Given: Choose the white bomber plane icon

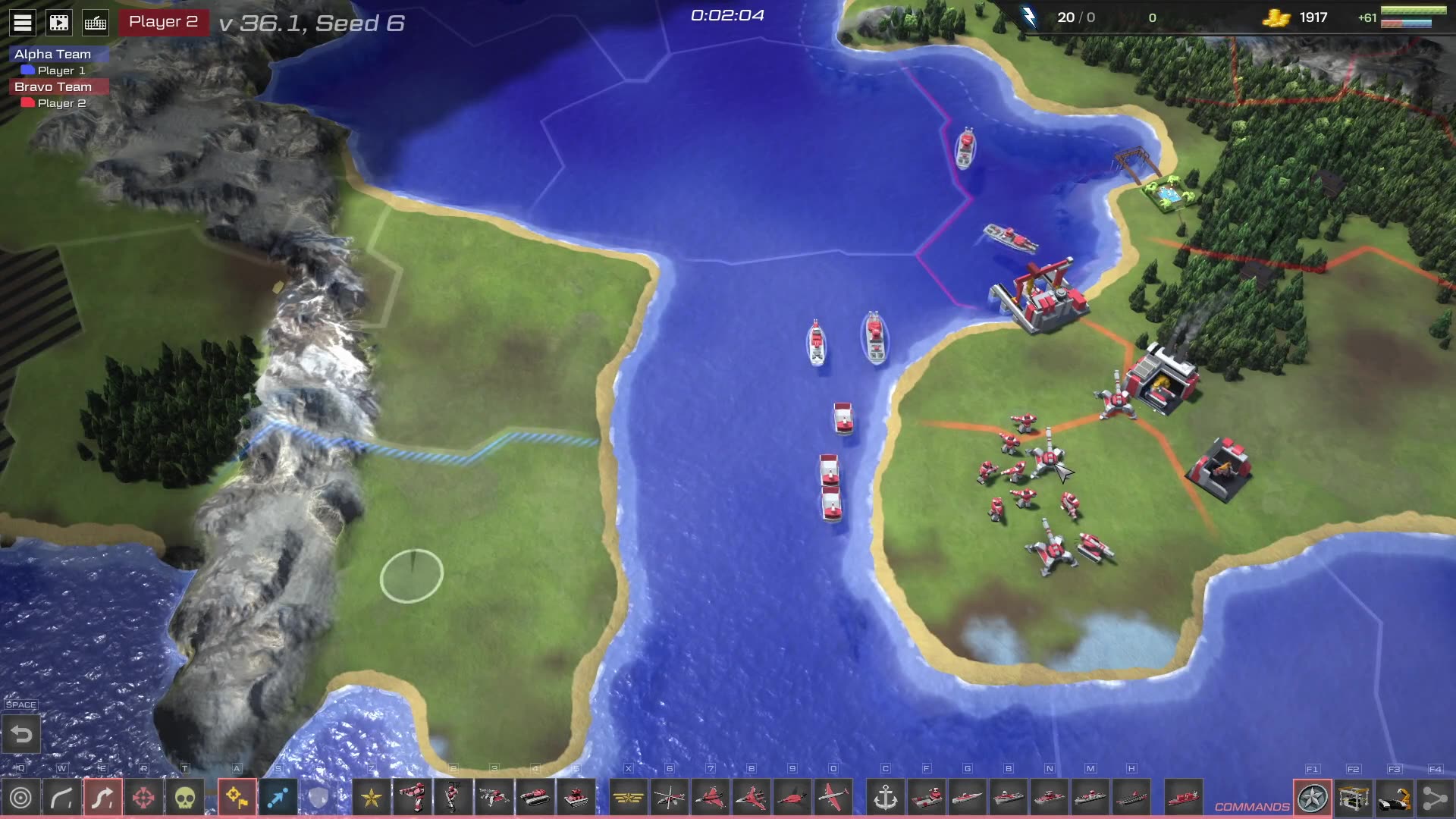Looking at the screenshot, I should pos(833,798).
